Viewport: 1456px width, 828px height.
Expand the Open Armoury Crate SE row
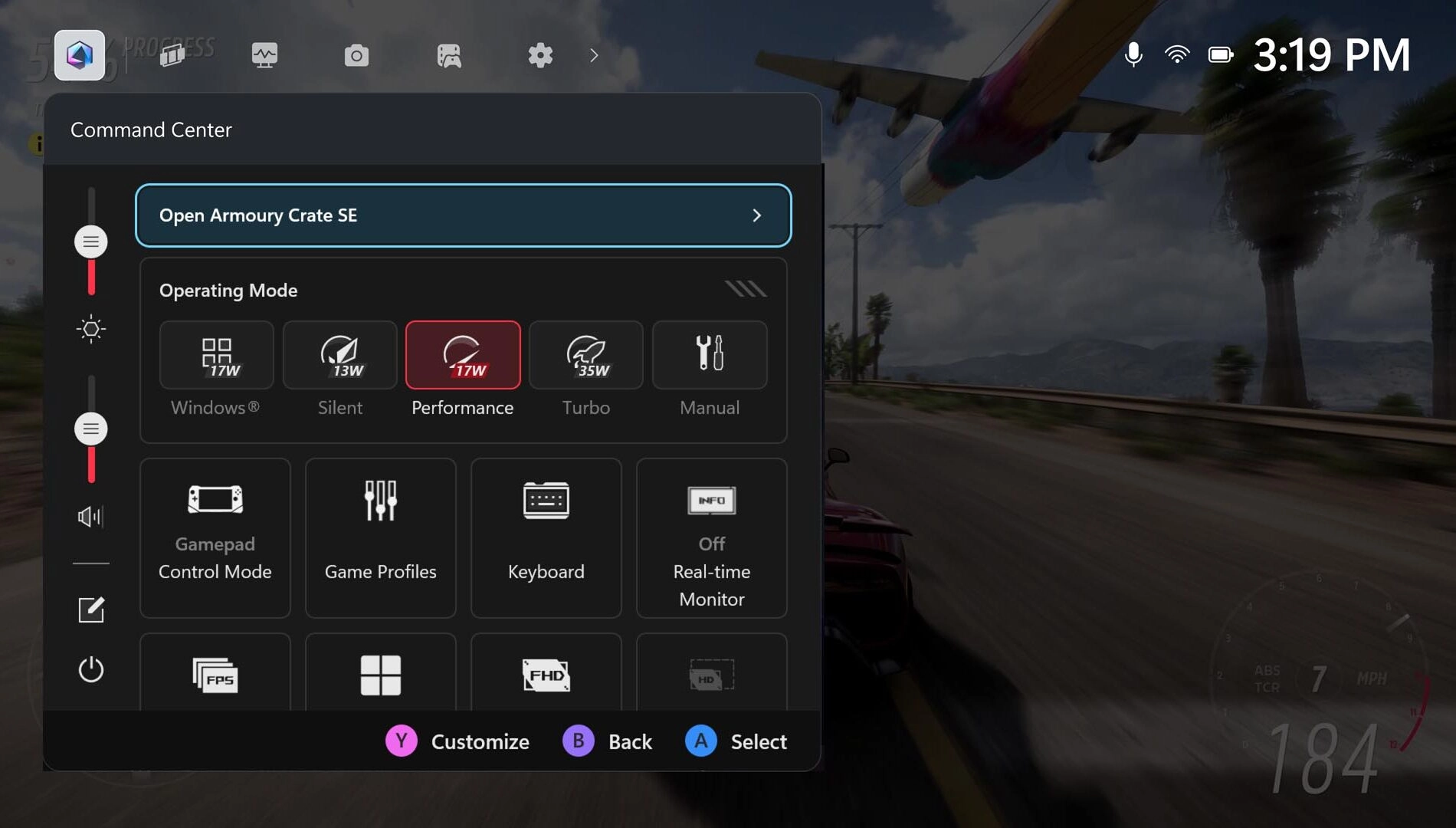point(757,215)
